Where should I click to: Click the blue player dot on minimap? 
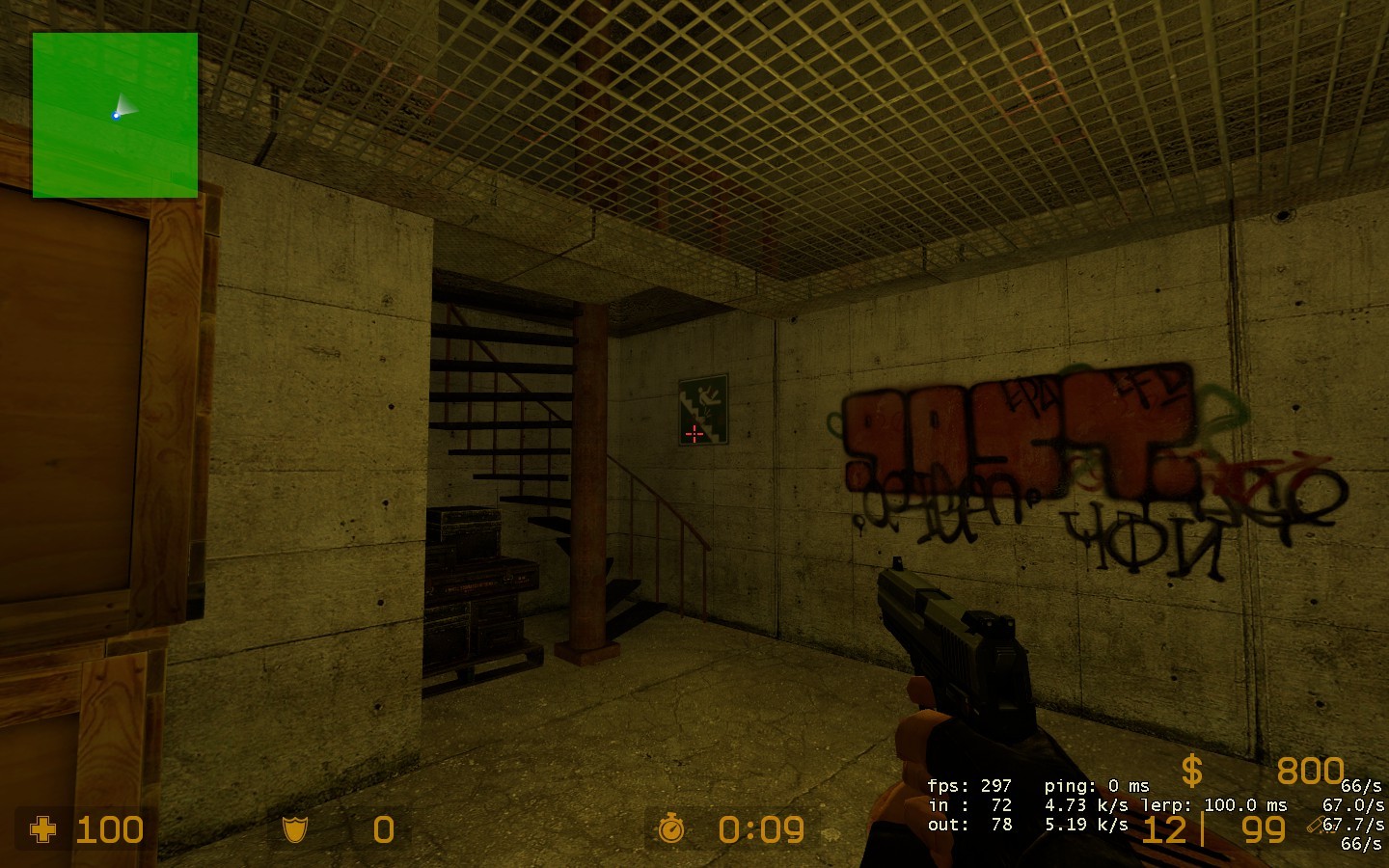tap(116, 114)
